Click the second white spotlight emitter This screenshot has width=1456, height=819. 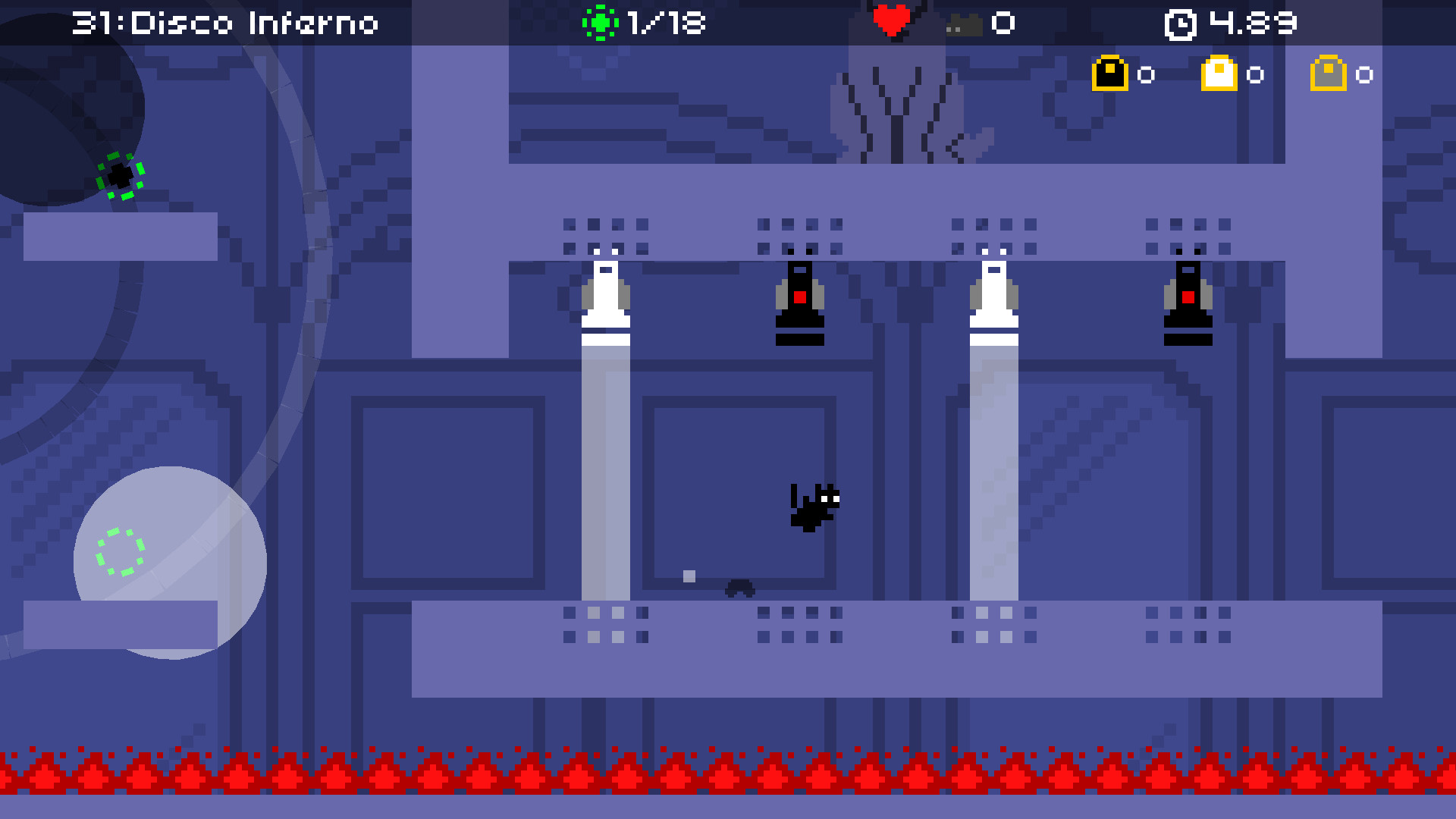pos(994,292)
